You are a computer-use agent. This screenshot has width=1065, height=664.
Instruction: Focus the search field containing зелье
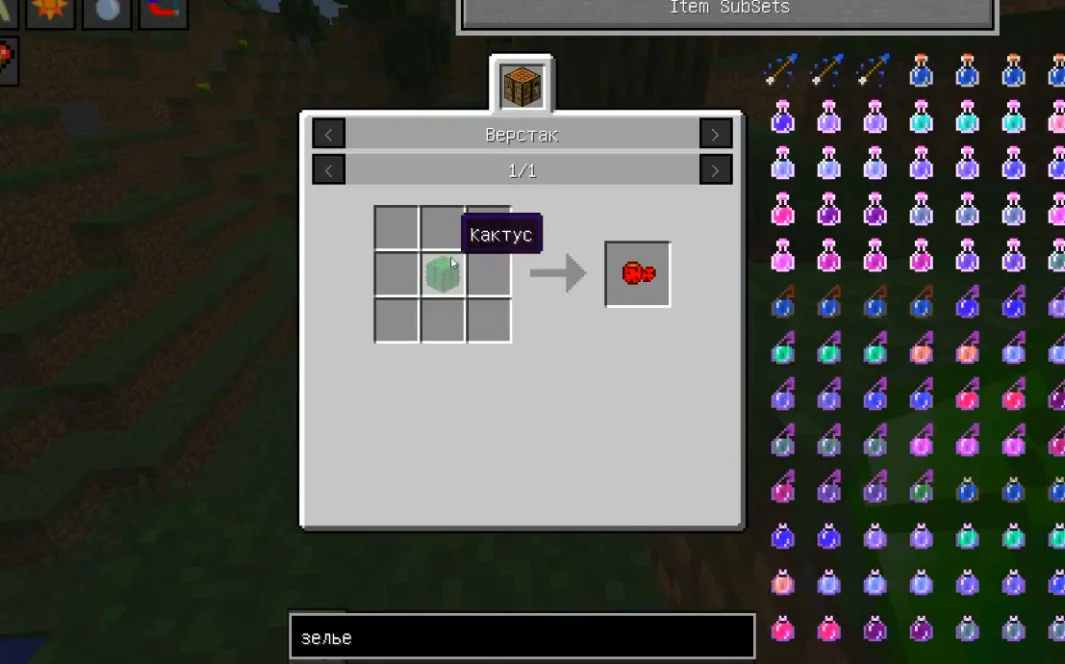coord(521,637)
